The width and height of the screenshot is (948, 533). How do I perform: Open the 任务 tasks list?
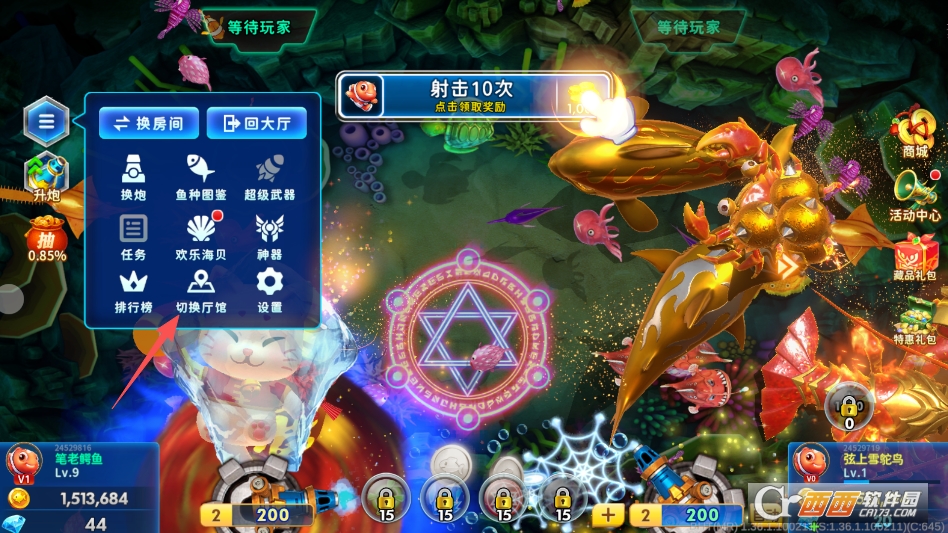pyautogui.click(x=134, y=236)
